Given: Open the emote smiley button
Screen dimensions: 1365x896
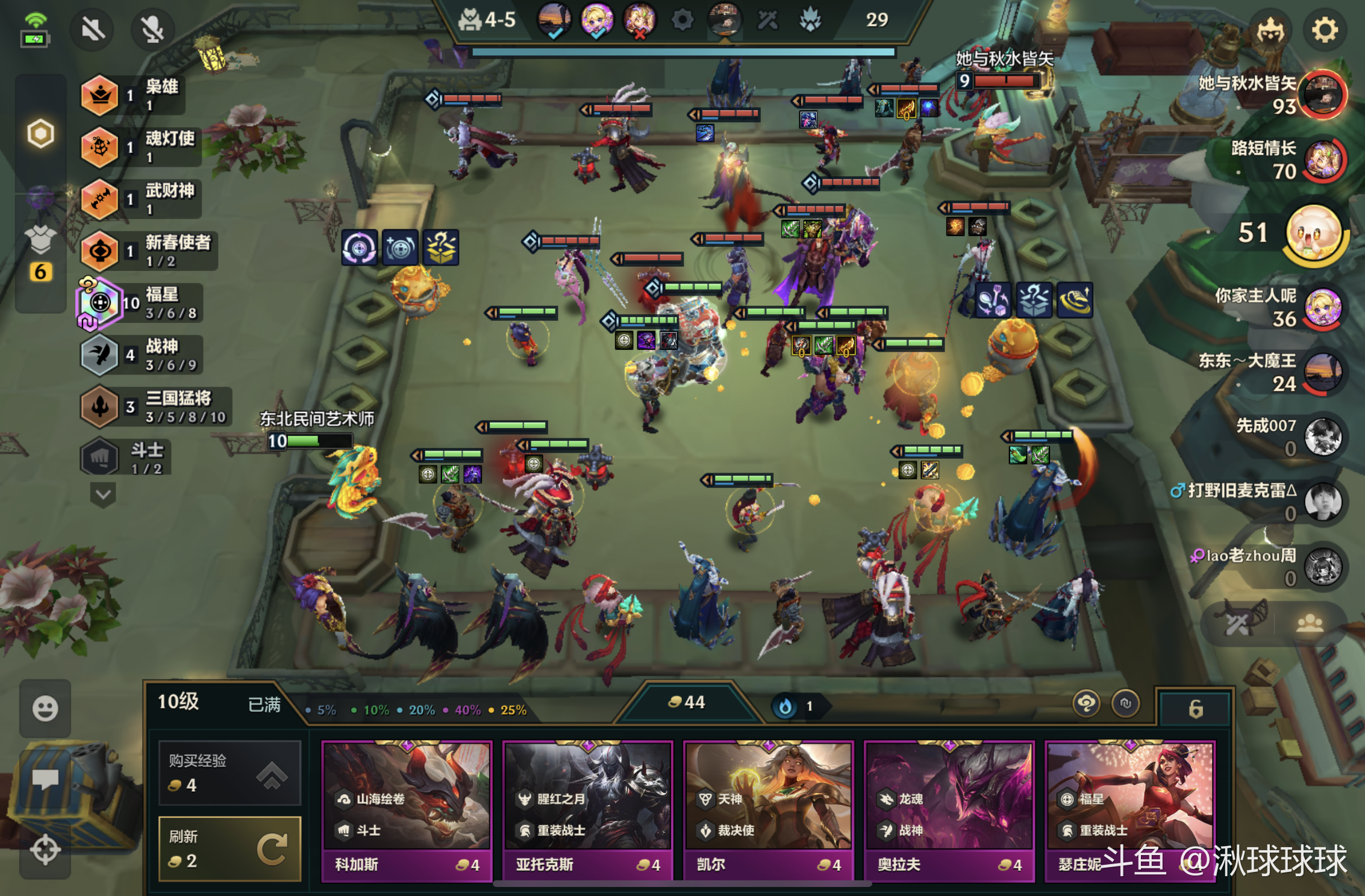Looking at the screenshot, I should 45,708.
